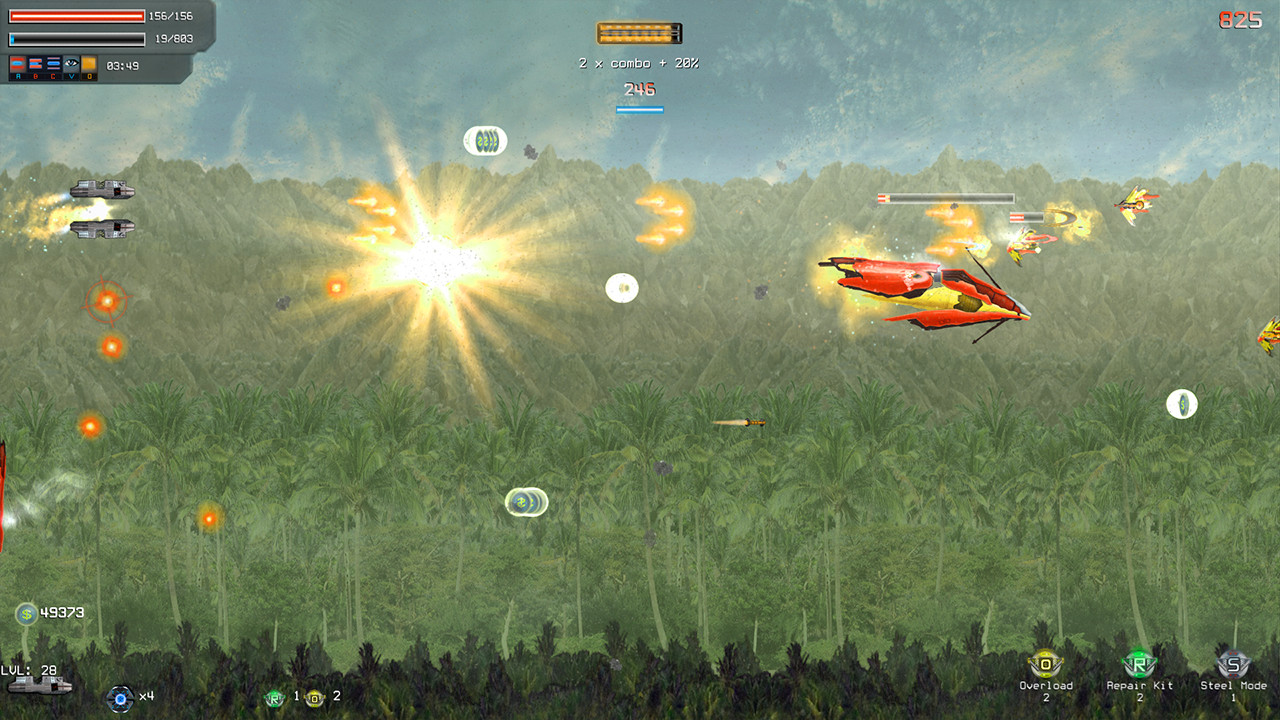
Task: Engage the Steel Mode ability icon
Action: point(1232,663)
